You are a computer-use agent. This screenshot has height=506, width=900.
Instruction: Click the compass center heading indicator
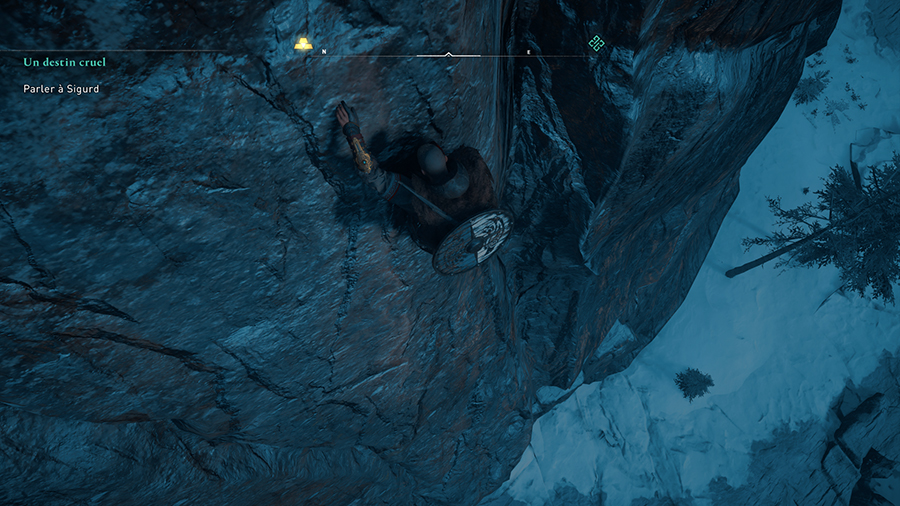[448, 54]
